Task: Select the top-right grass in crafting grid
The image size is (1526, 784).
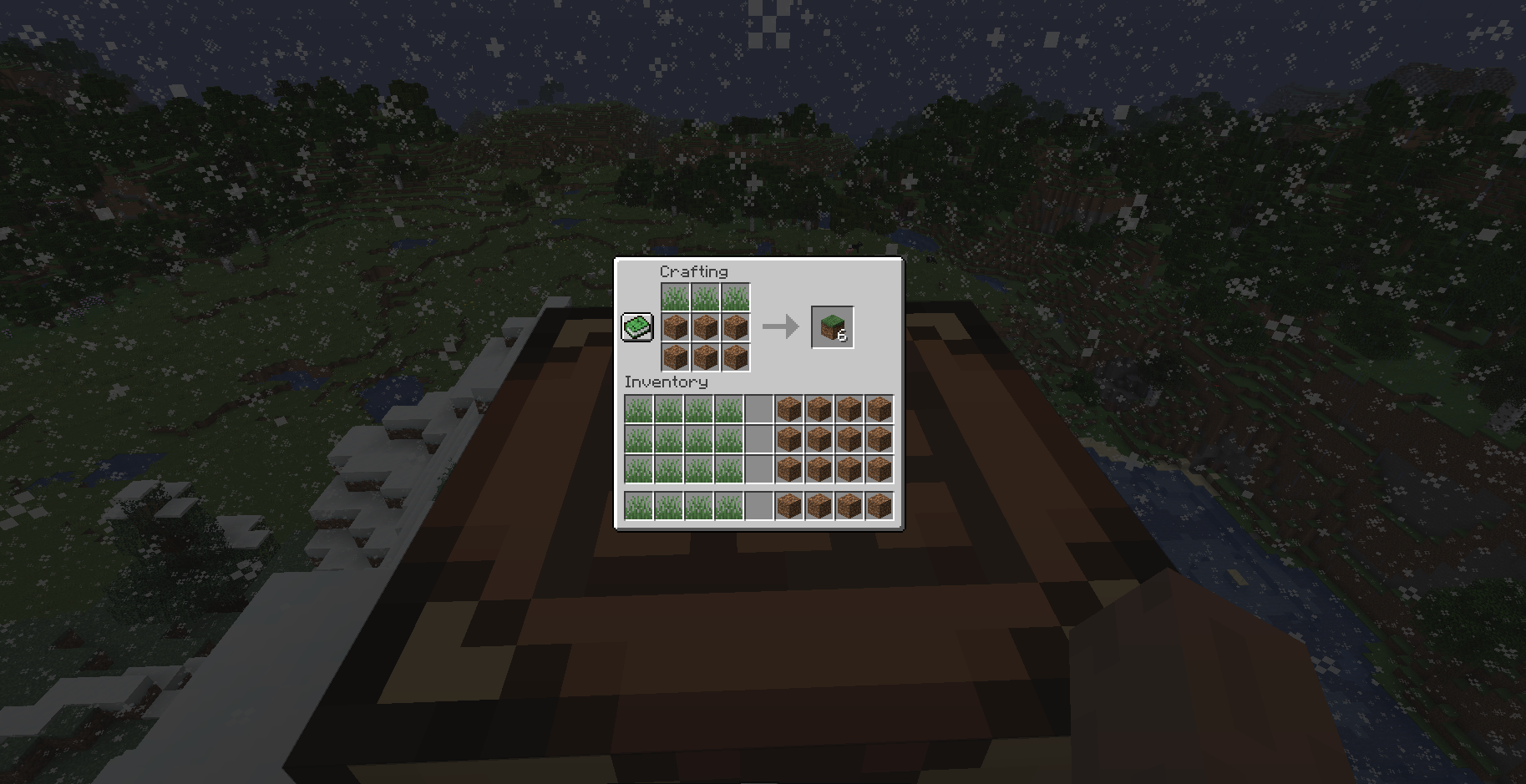Action: [x=735, y=297]
